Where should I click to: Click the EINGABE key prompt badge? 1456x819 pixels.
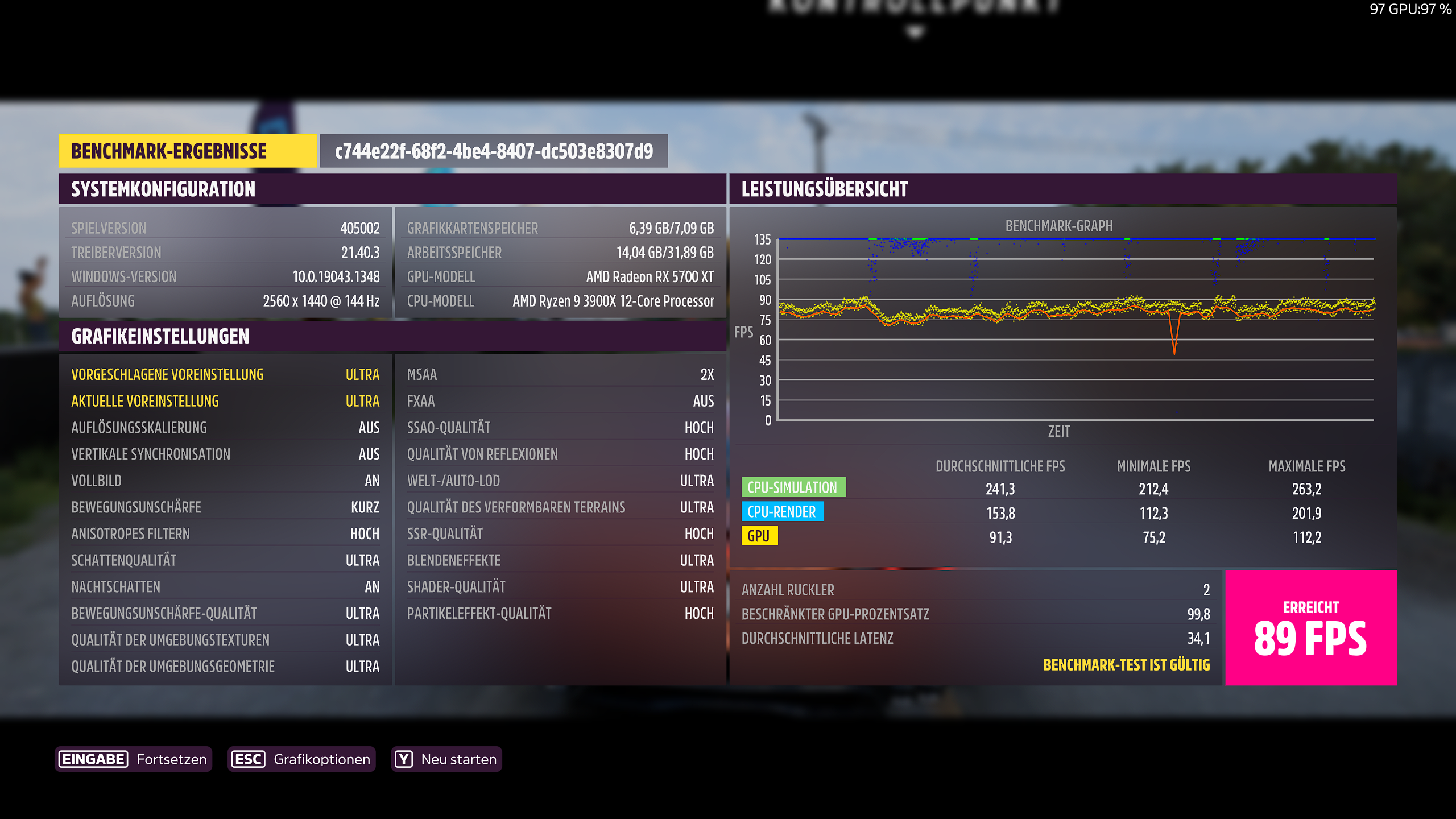click(x=93, y=758)
